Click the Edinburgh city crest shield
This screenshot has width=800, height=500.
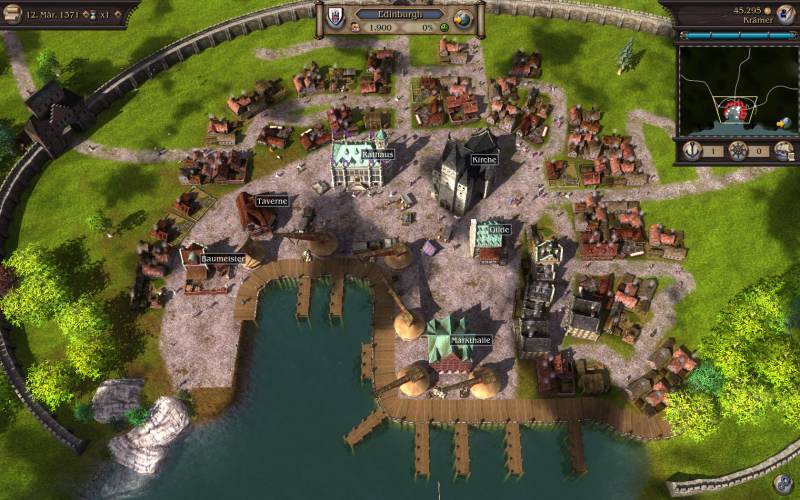(336, 17)
